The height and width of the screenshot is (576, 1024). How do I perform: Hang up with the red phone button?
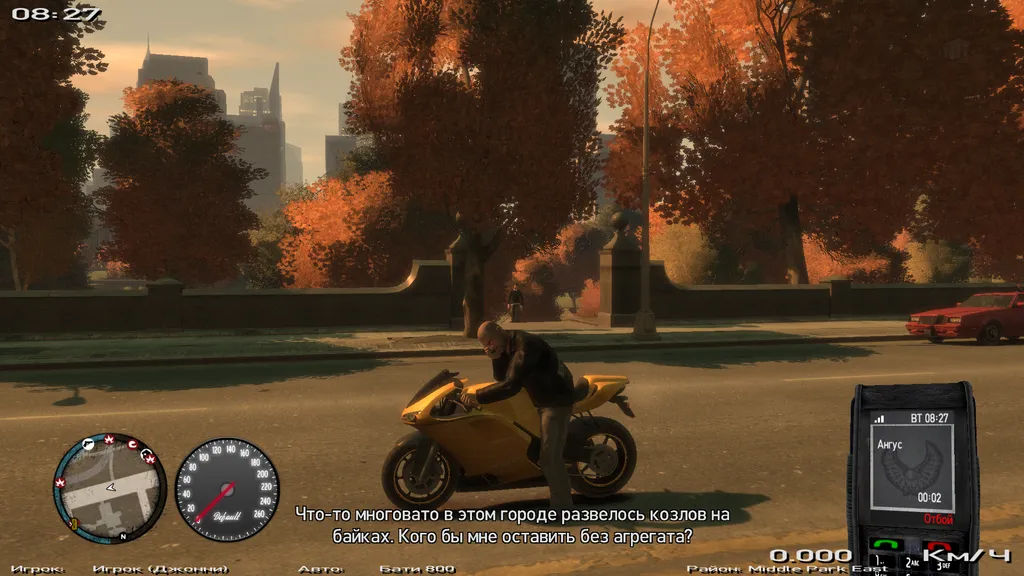[x=938, y=547]
